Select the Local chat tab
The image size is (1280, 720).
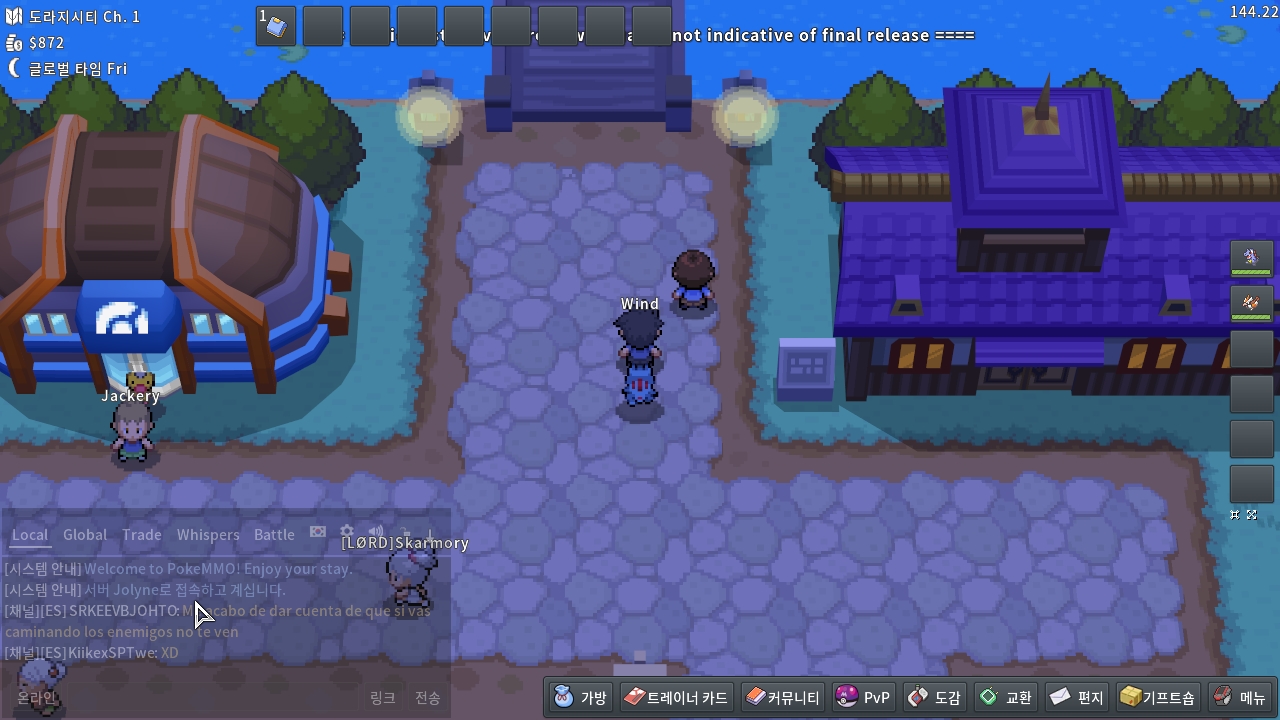(x=30, y=535)
